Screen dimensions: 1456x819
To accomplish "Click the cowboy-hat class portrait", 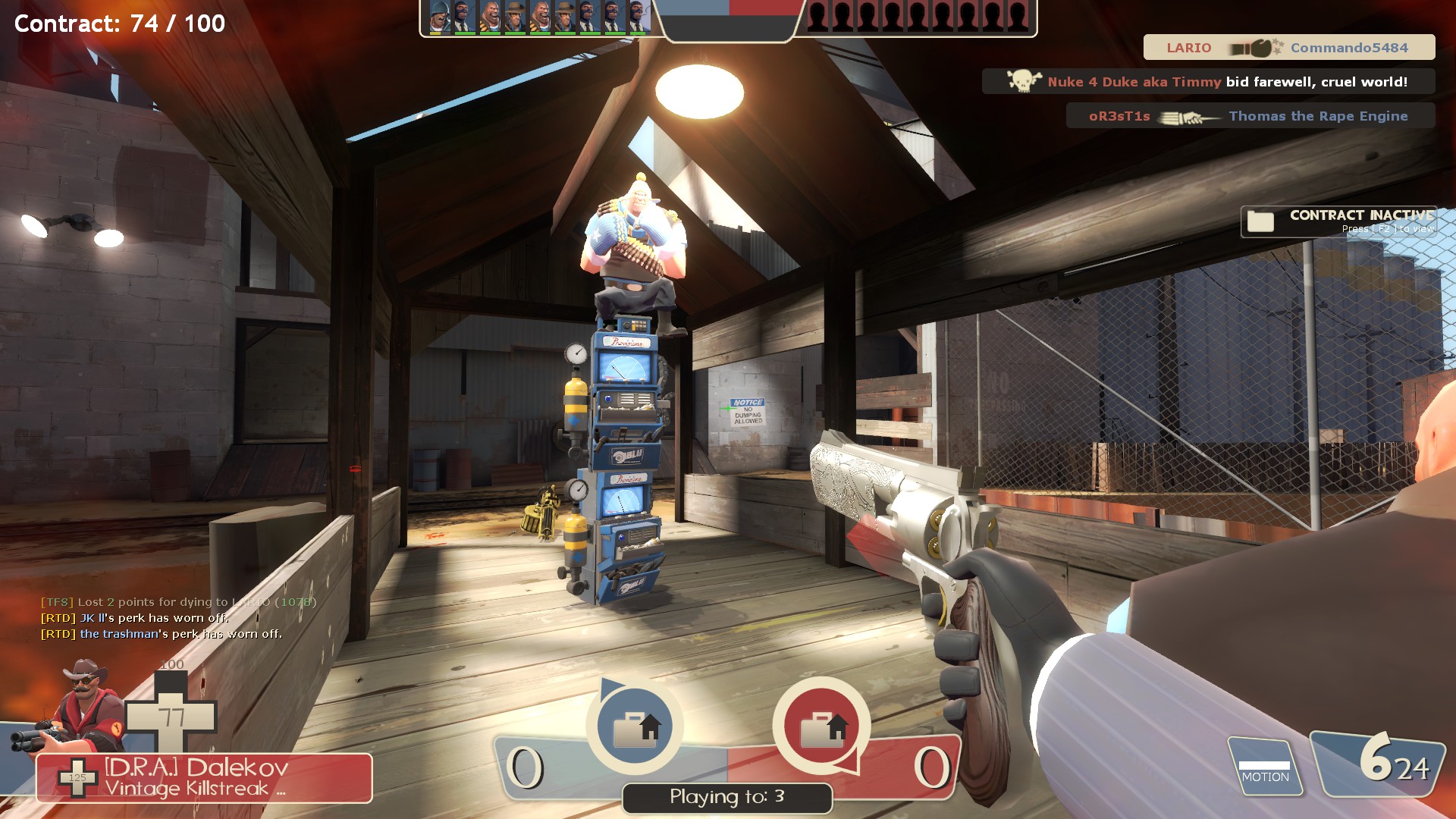I will [x=83, y=705].
